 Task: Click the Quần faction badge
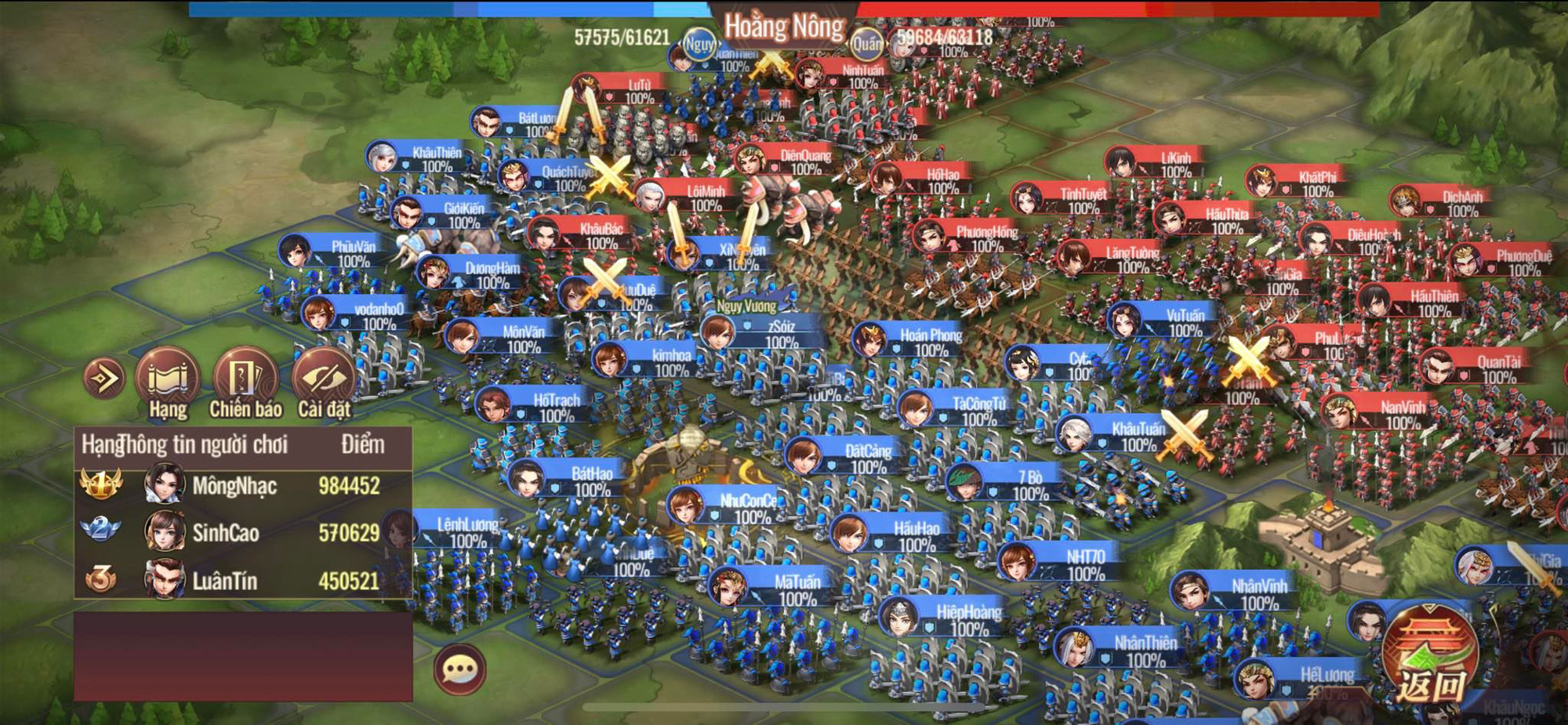866,43
